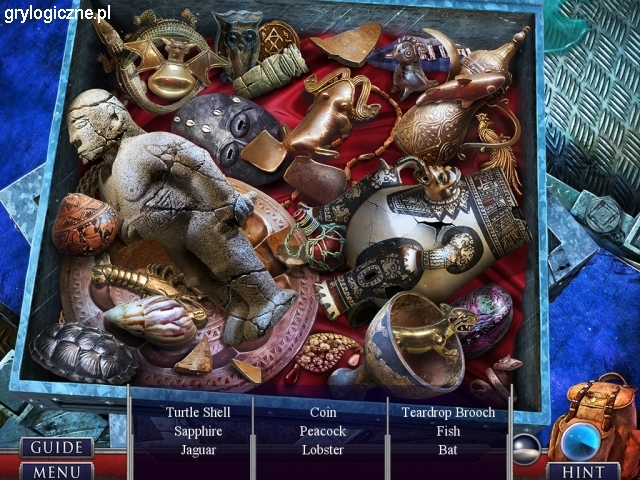
Task: Select 'Turtle Shell' in the item list
Action: tap(198, 412)
